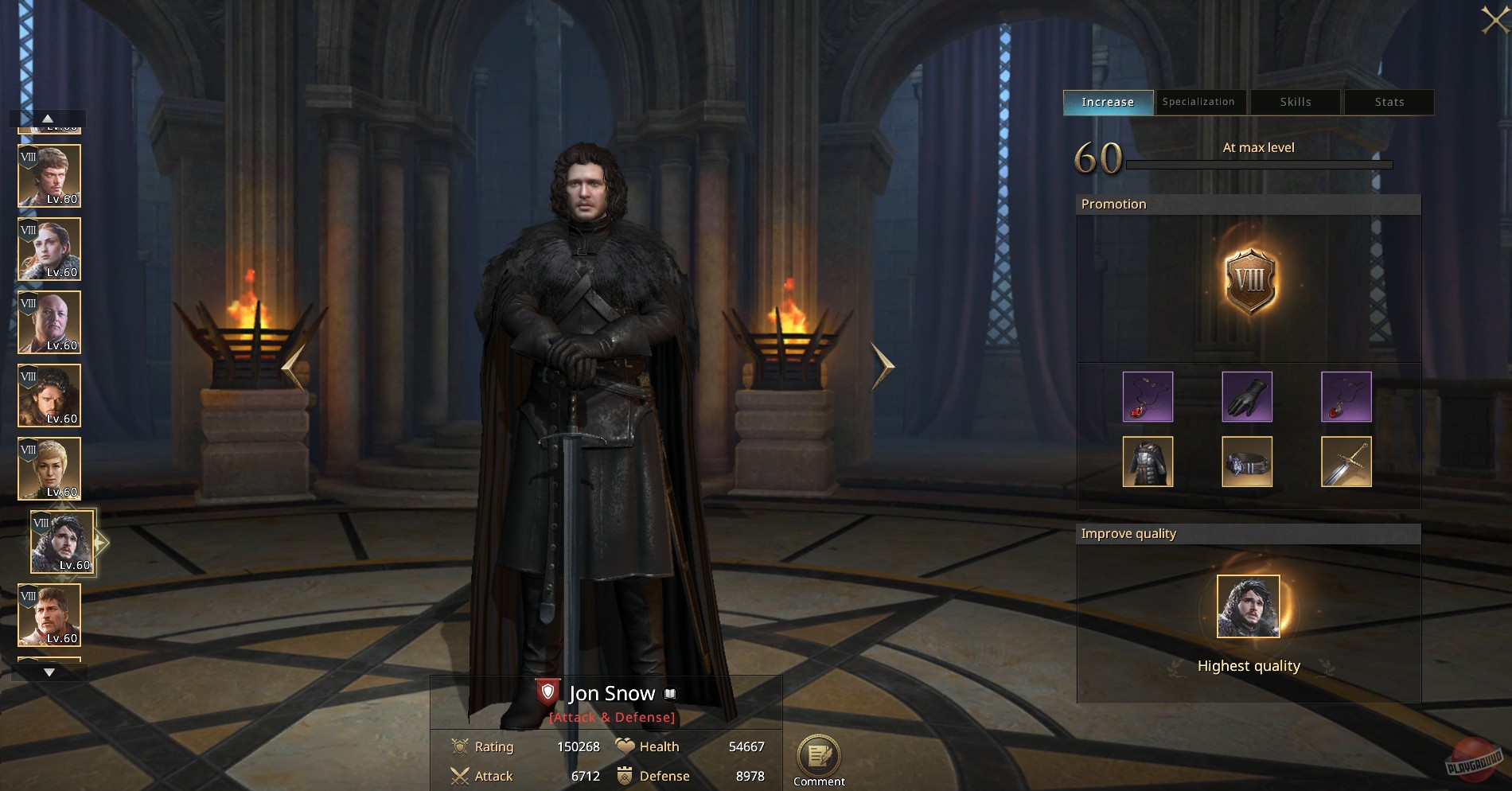
Task: Click the sword promotion item
Action: pos(1346,462)
